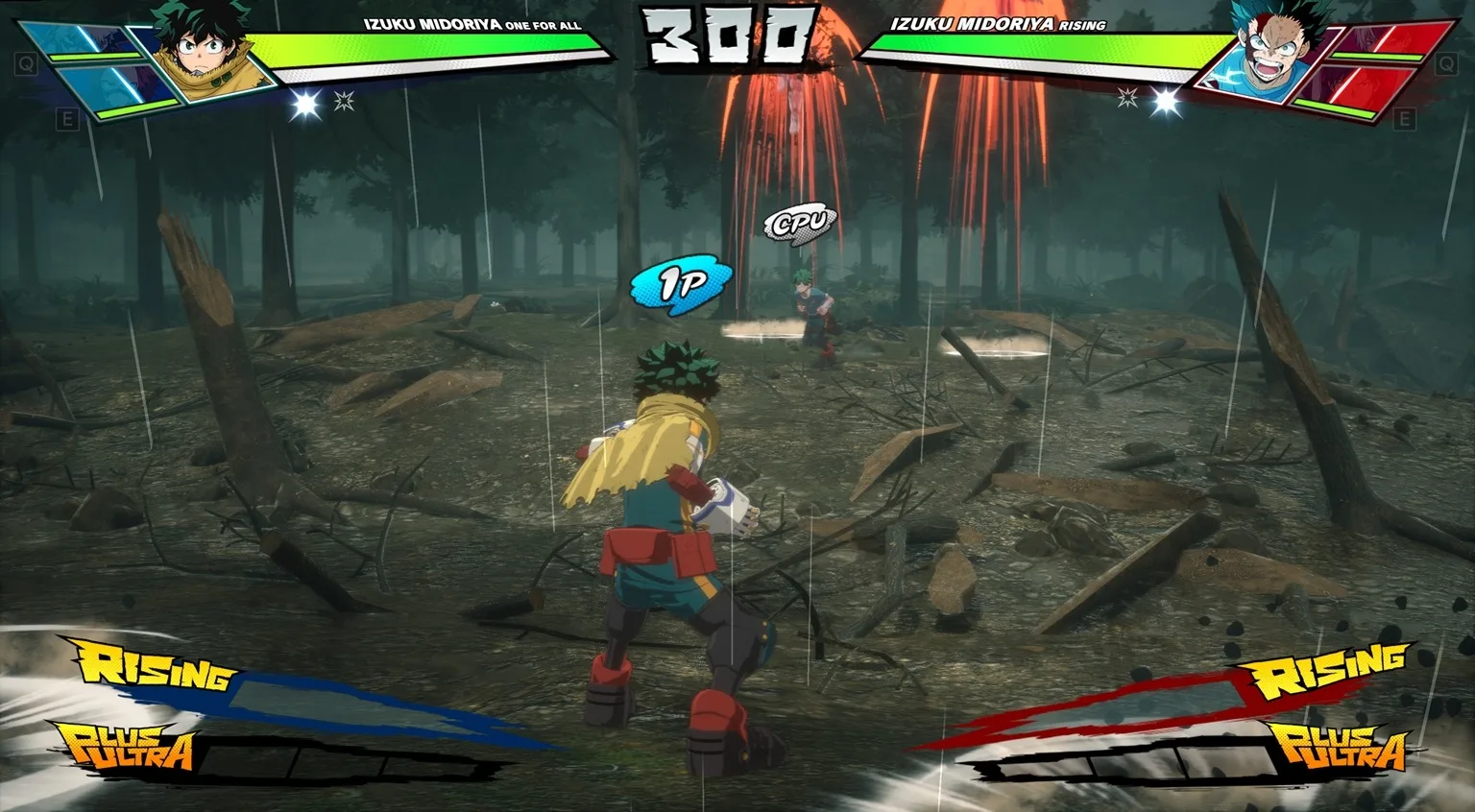Call player one's Q sidekick panel

click(82, 40)
